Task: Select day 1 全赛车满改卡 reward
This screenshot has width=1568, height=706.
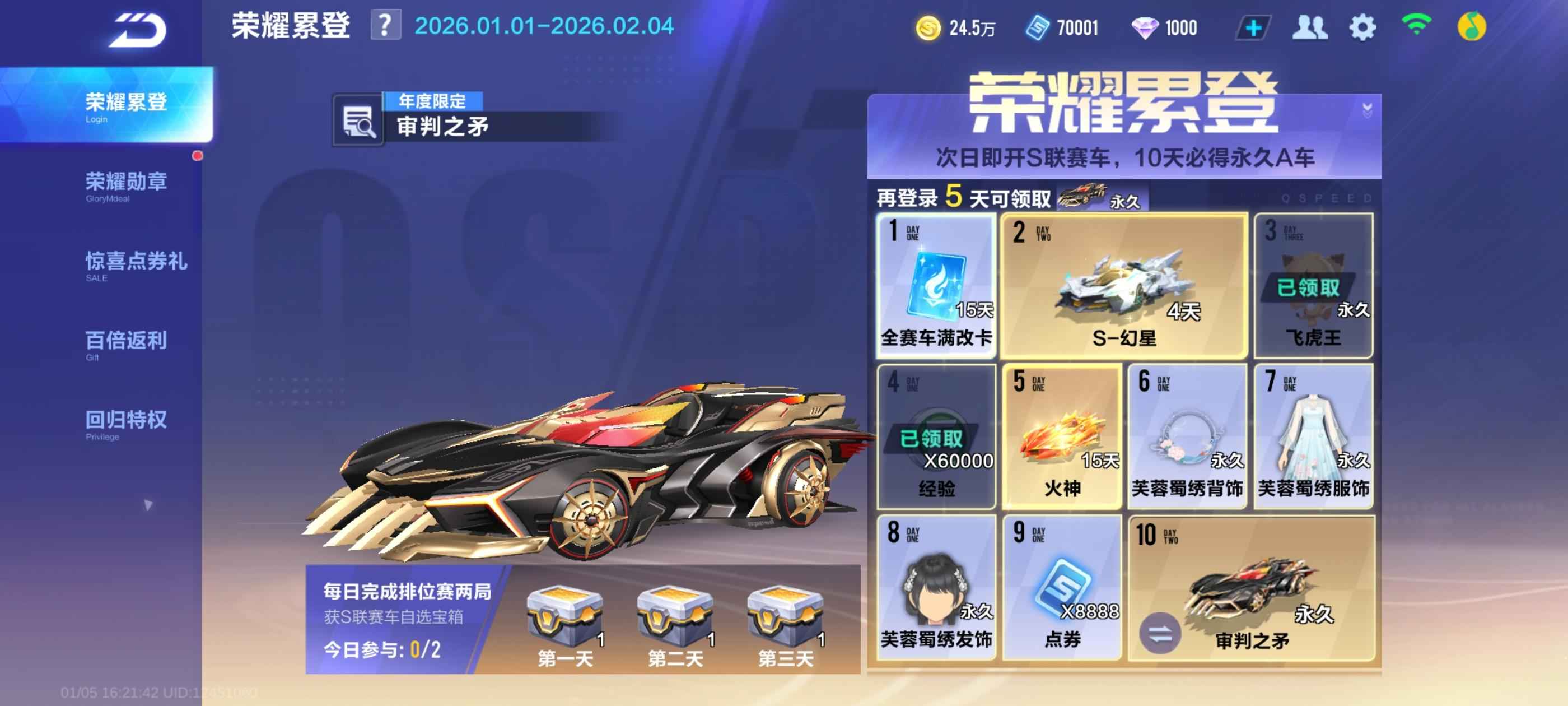Action: [936, 285]
